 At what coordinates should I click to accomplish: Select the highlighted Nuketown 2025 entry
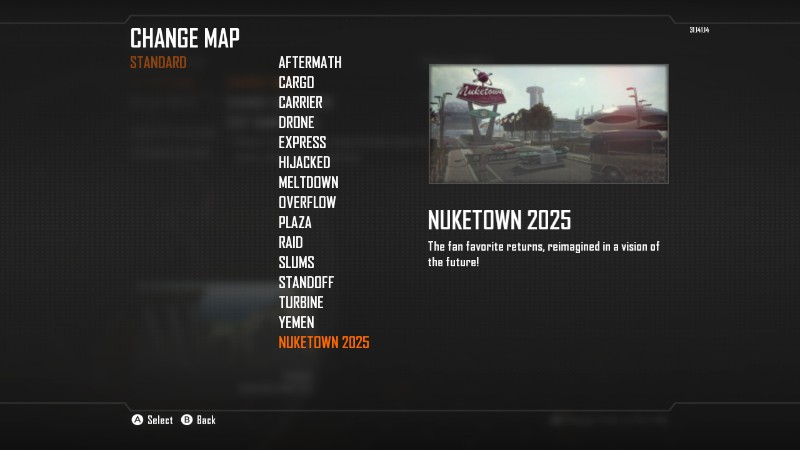pos(324,342)
